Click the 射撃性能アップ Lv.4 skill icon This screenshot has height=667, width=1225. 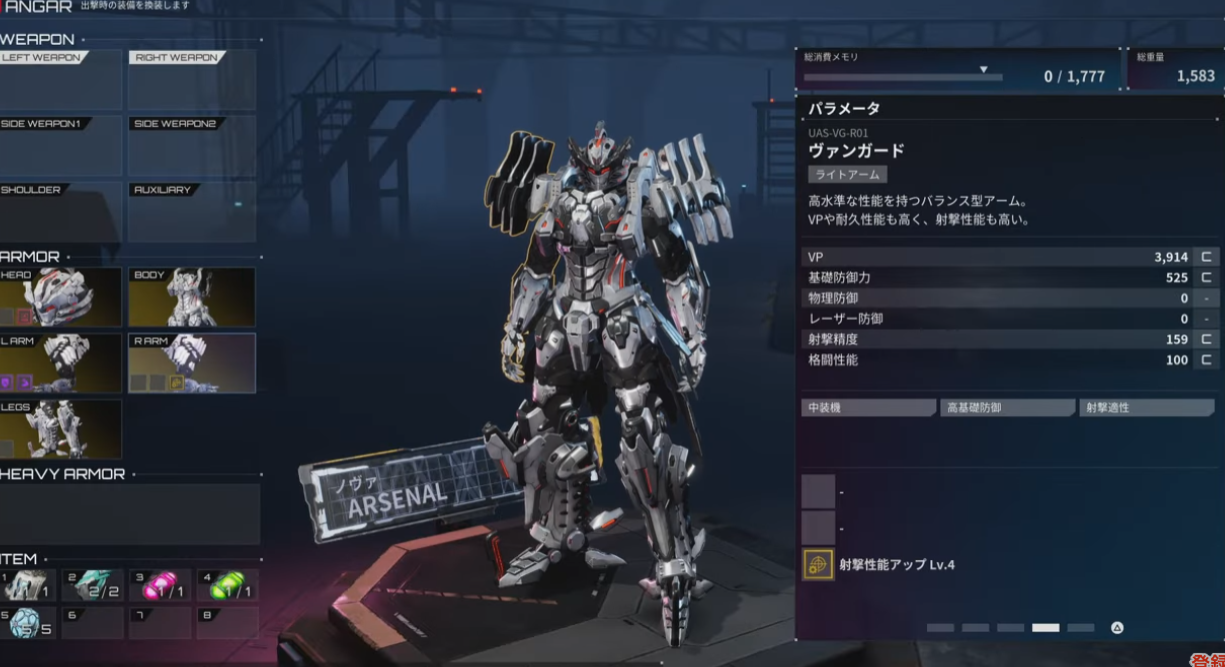818,564
